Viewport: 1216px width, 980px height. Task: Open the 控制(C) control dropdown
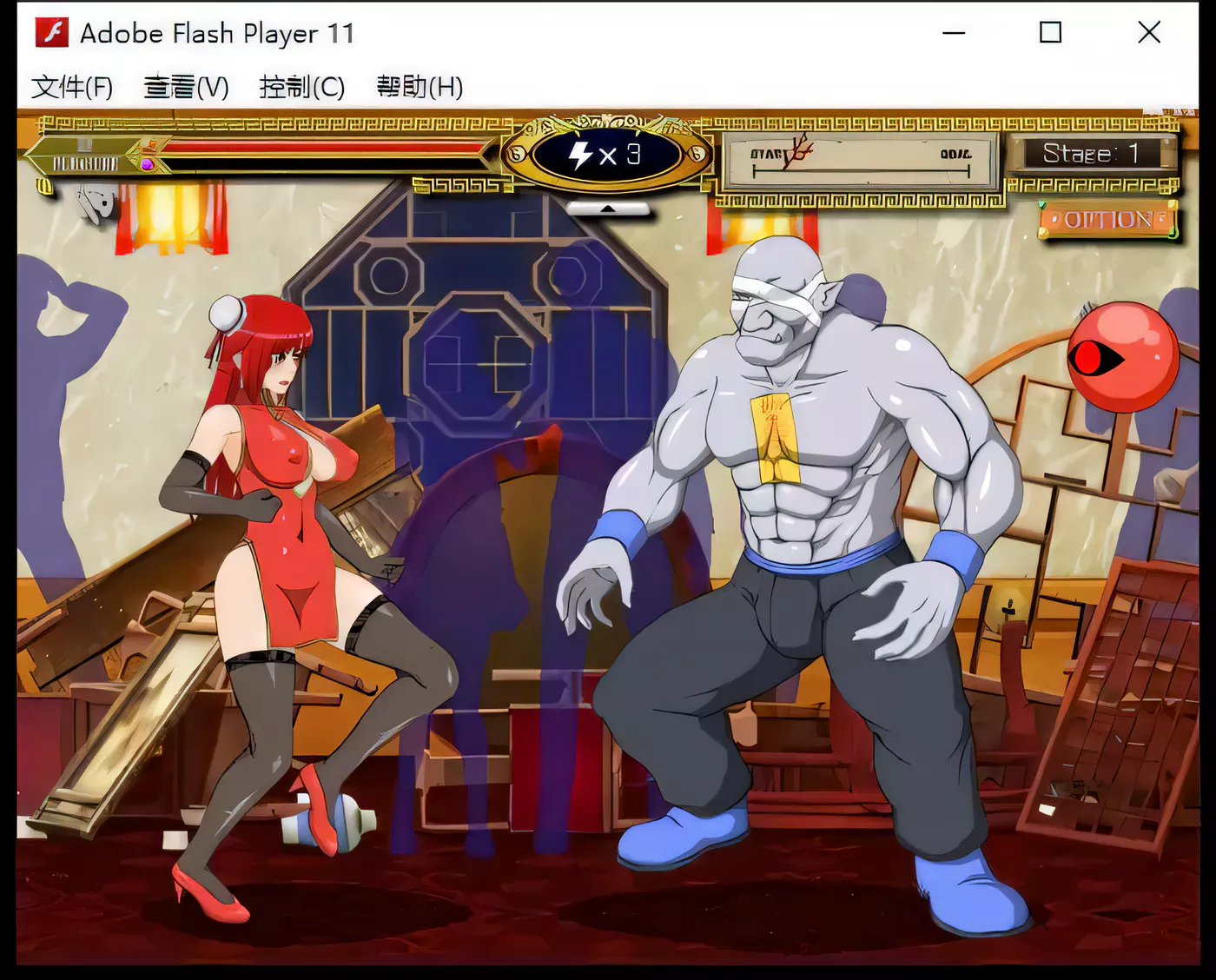(x=300, y=87)
